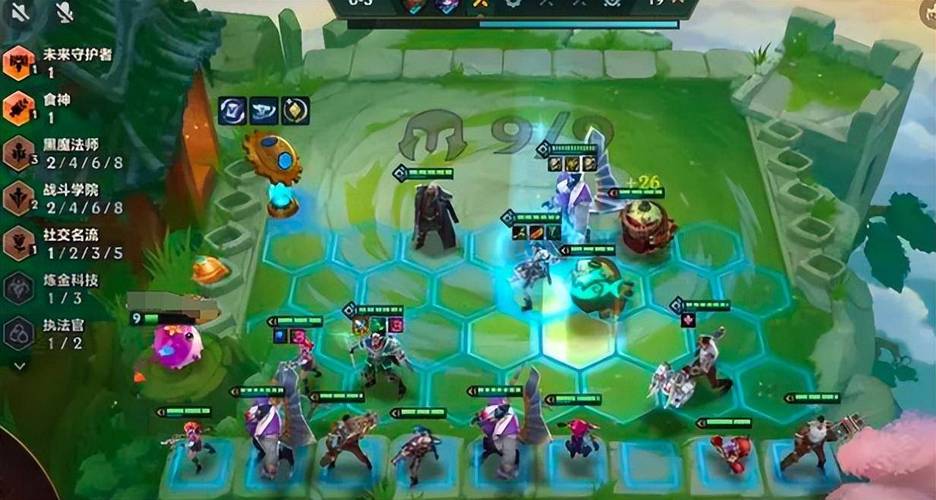
Task: Select the 食神 trait entry
Action: pos(20,108)
